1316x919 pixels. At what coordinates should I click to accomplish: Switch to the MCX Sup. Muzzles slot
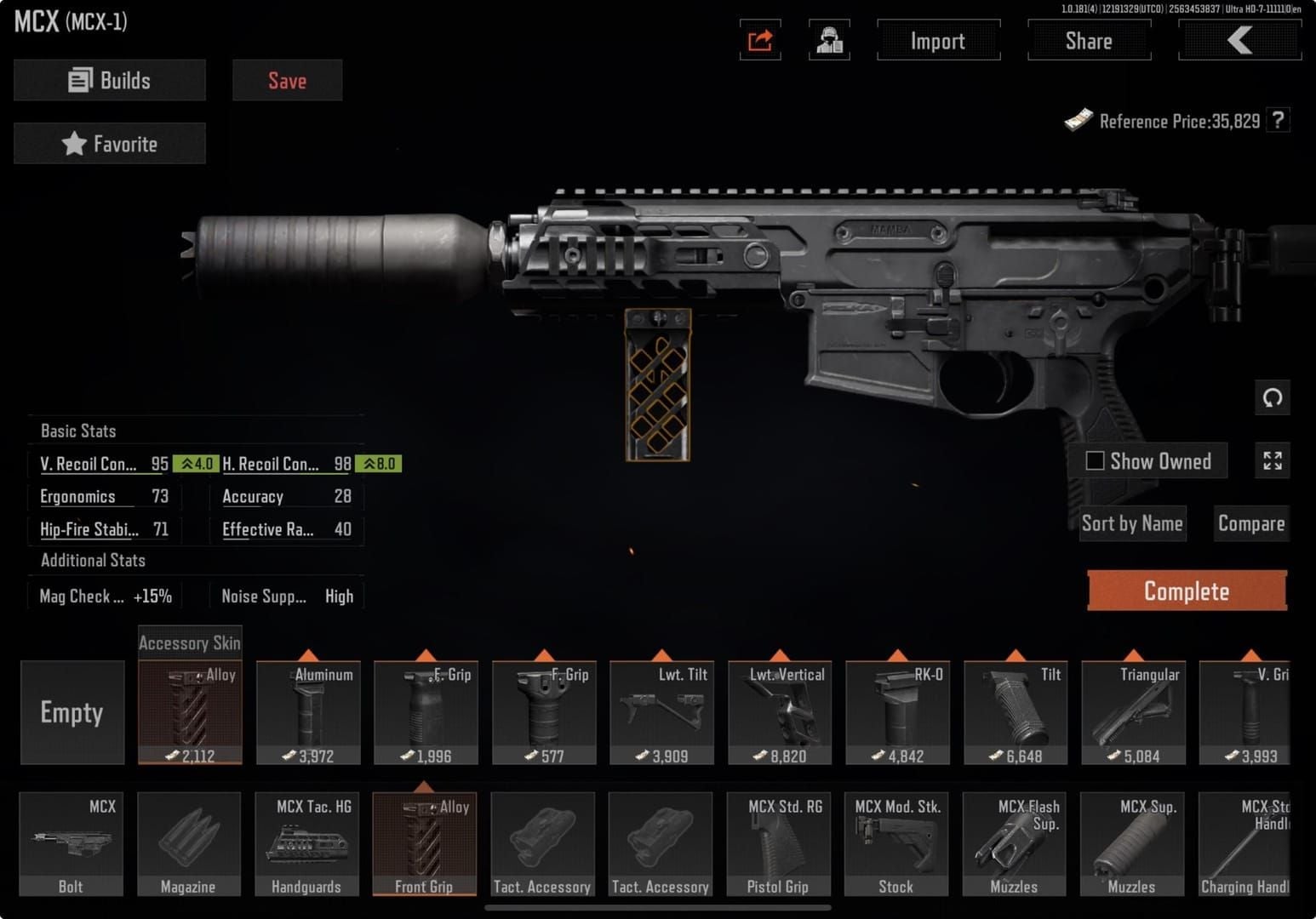tap(1132, 844)
